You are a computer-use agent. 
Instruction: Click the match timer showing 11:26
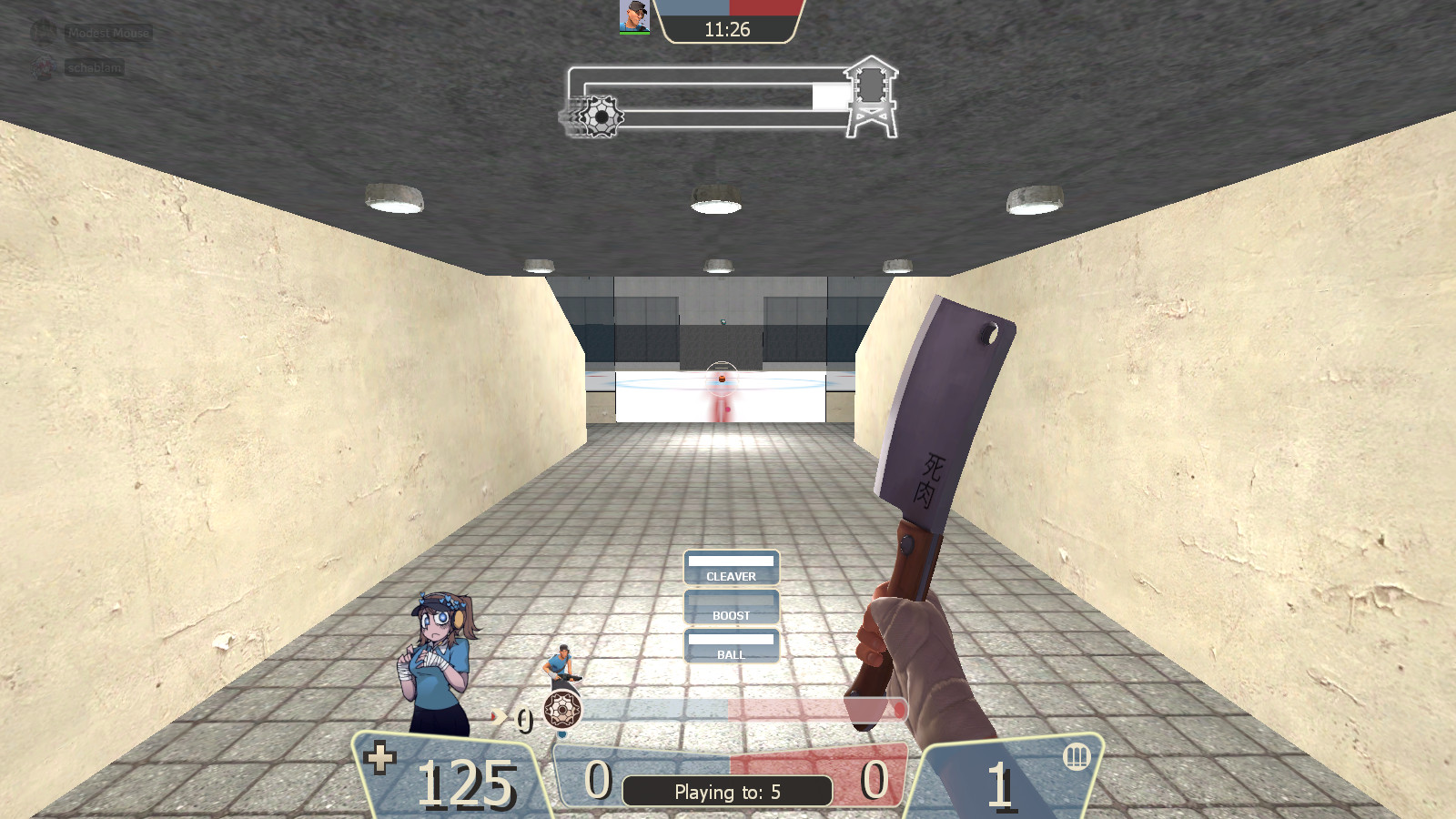(x=727, y=29)
